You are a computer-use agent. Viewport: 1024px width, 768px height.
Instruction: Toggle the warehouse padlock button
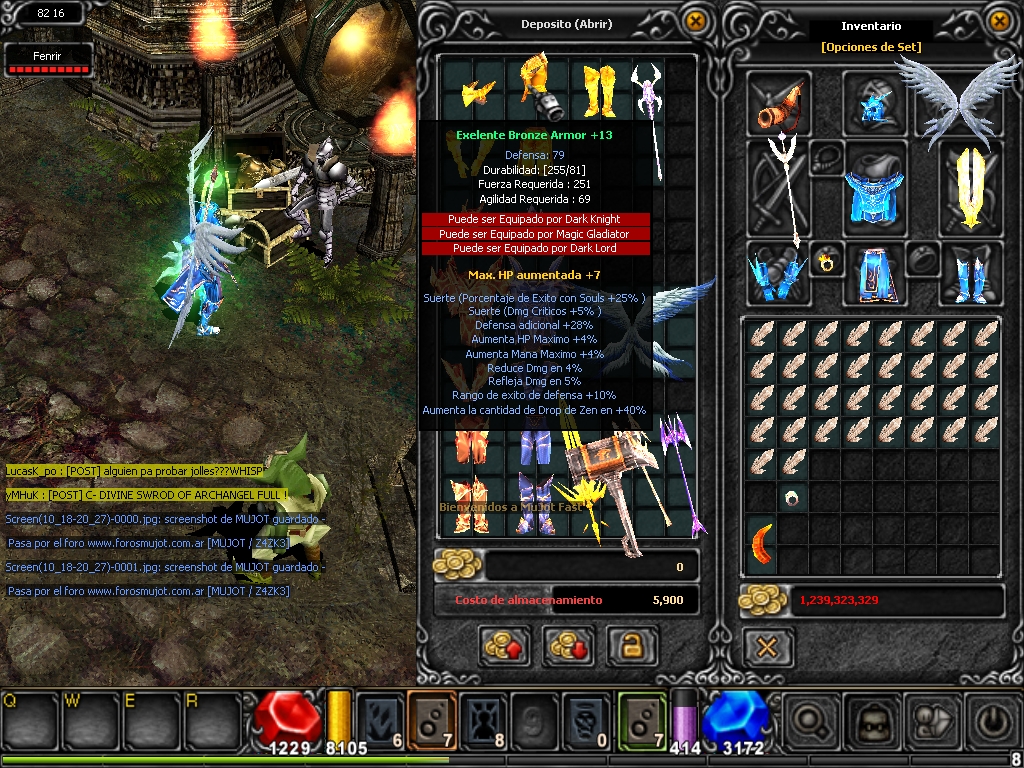[x=632, y=646]
